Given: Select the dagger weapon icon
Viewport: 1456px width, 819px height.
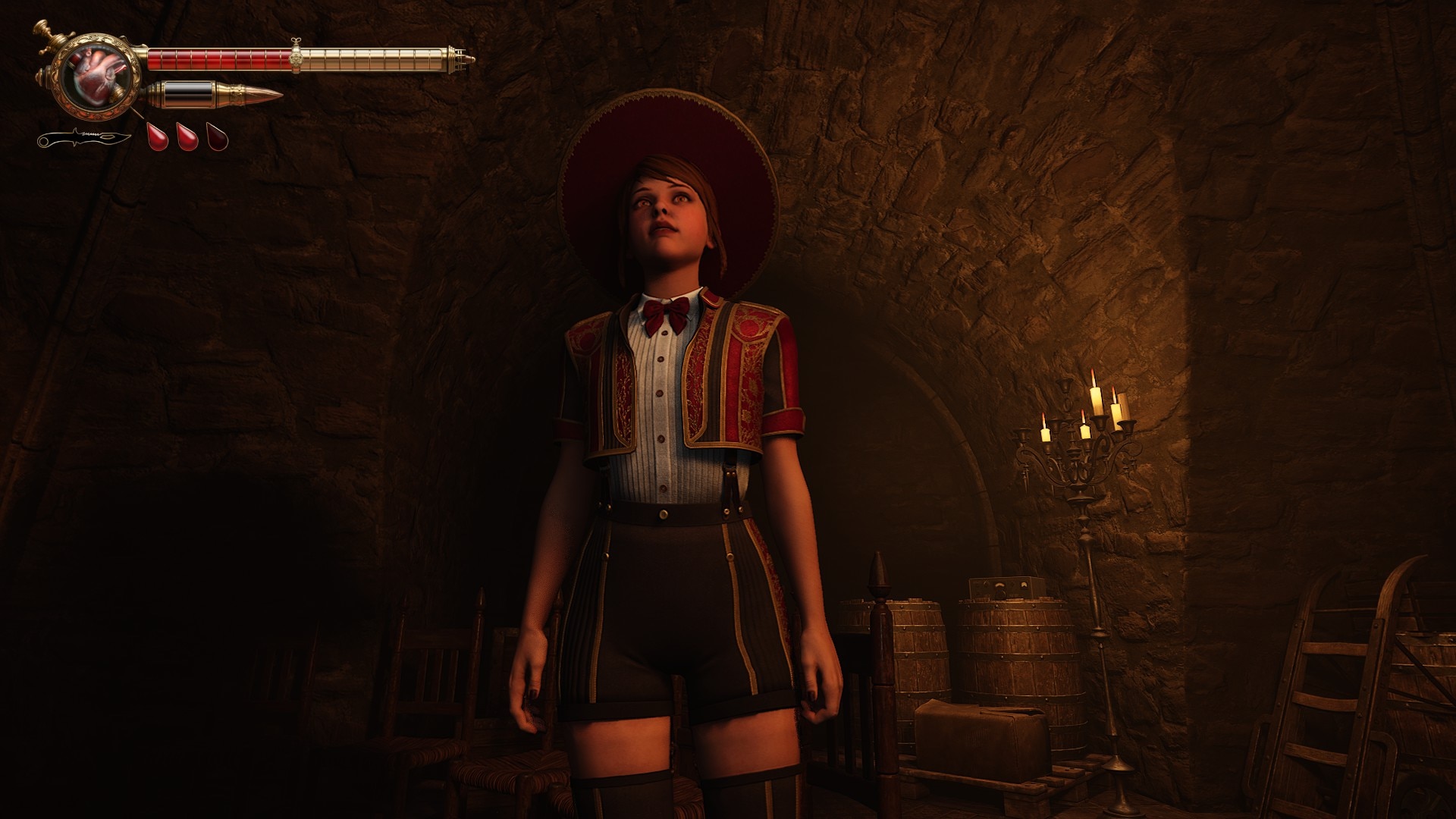Looking at the screenshot, I should pos(85,139).
